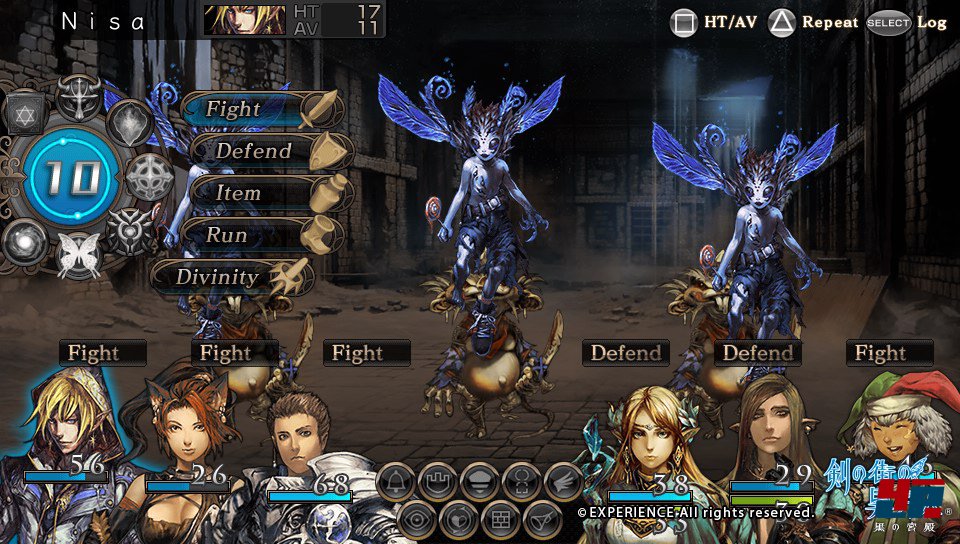Click the bell icon in the skill bar
This screenshot has height=544, width=960.
pos(396,482)
